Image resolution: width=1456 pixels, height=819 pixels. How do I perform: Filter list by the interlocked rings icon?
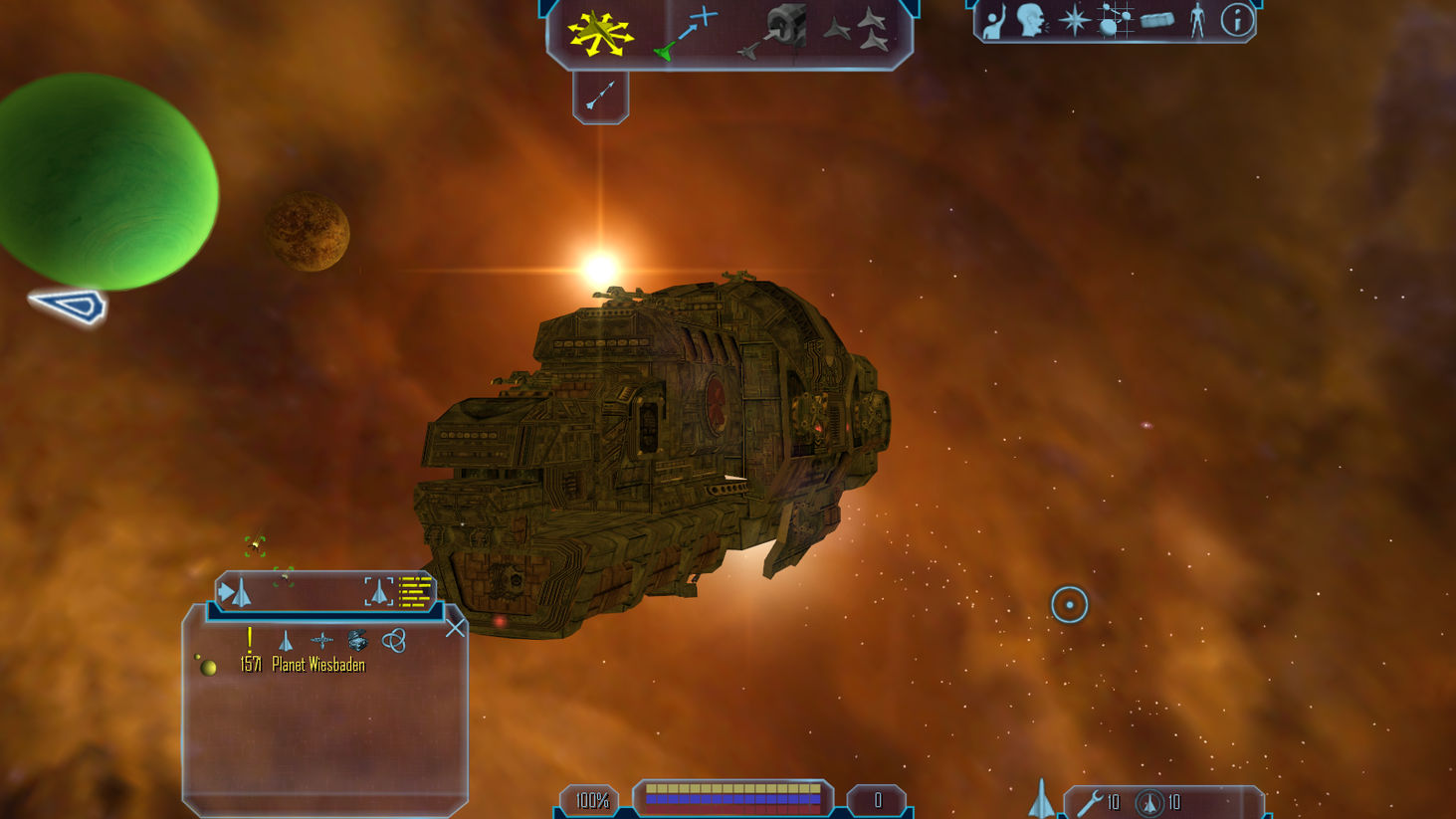point(394,640)
